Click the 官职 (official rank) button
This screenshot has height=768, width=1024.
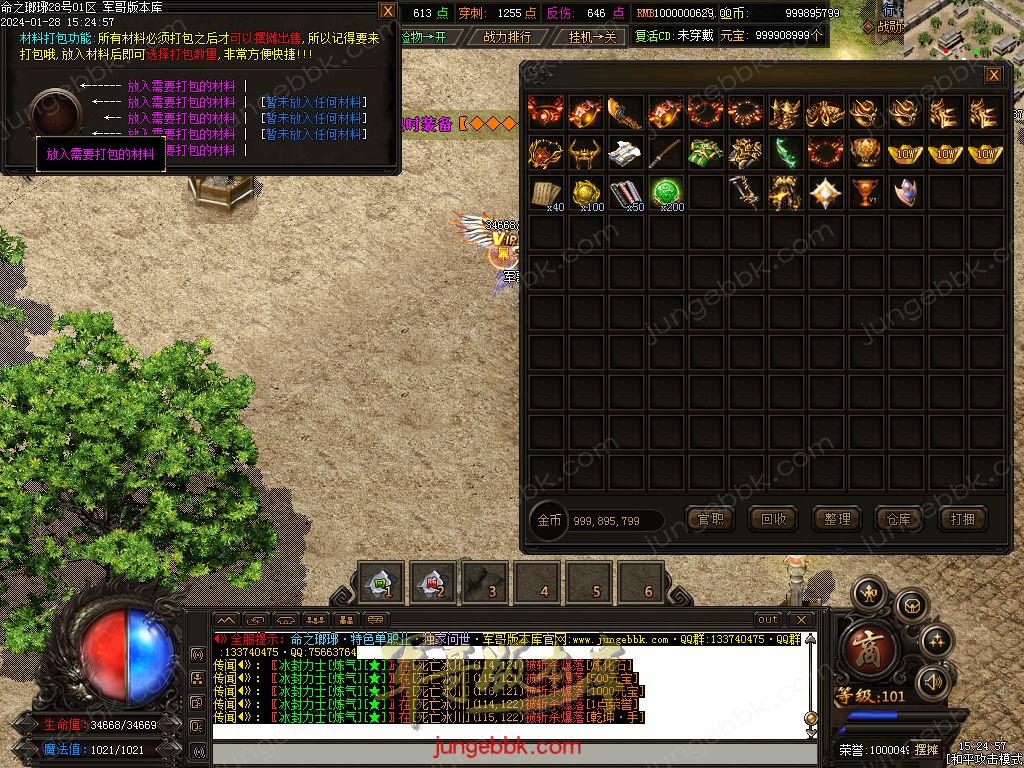(x=710, y=519)
